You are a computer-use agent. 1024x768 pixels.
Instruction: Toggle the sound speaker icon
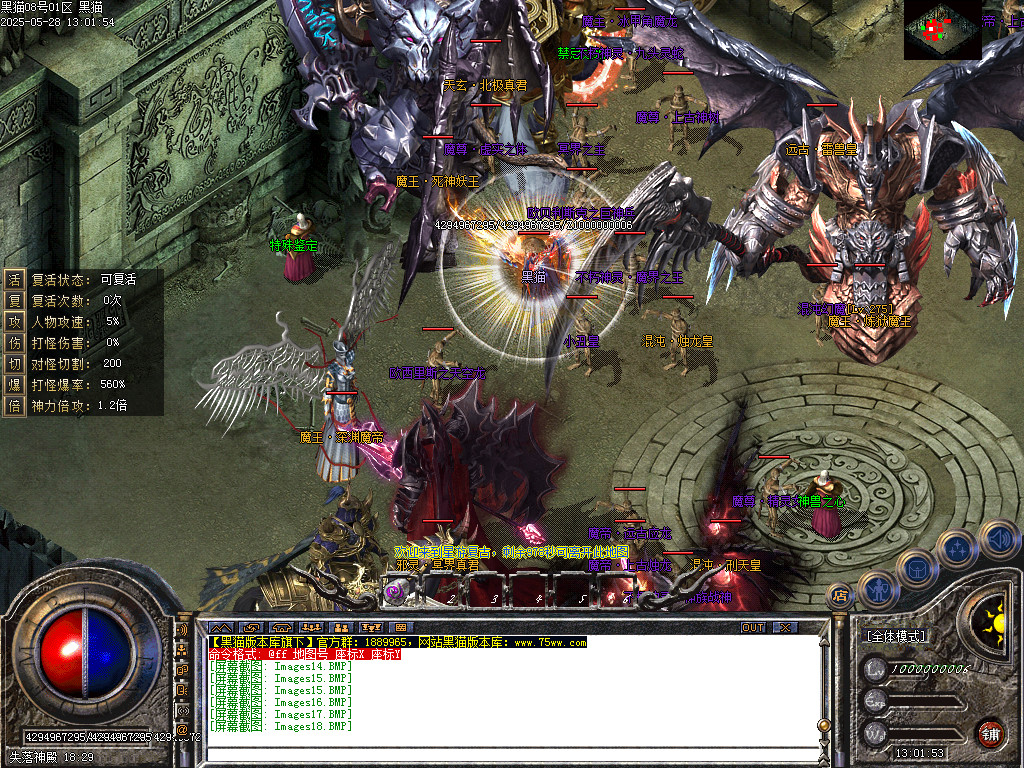997,540
